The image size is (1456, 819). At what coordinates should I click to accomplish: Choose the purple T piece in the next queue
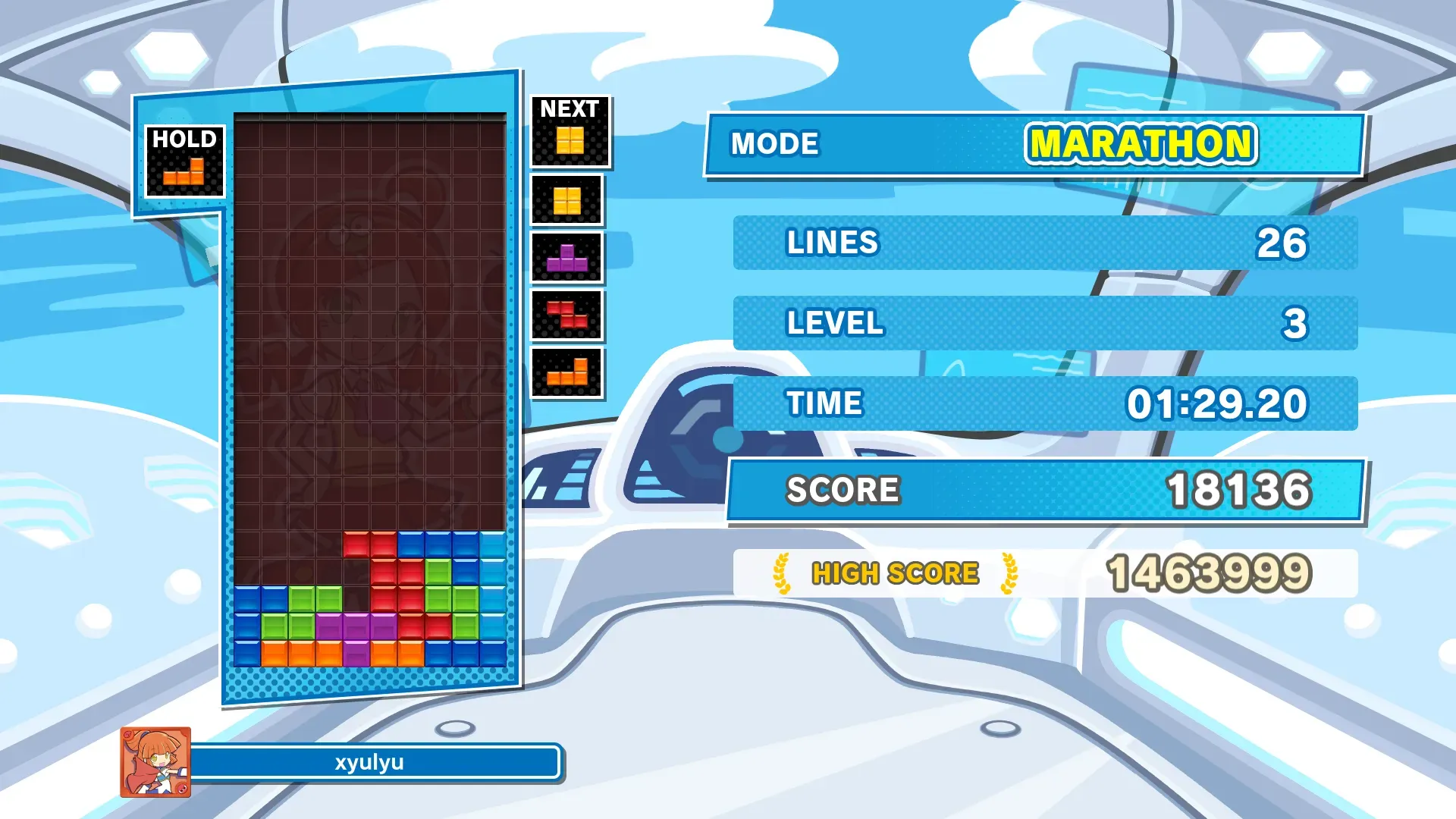567,259
